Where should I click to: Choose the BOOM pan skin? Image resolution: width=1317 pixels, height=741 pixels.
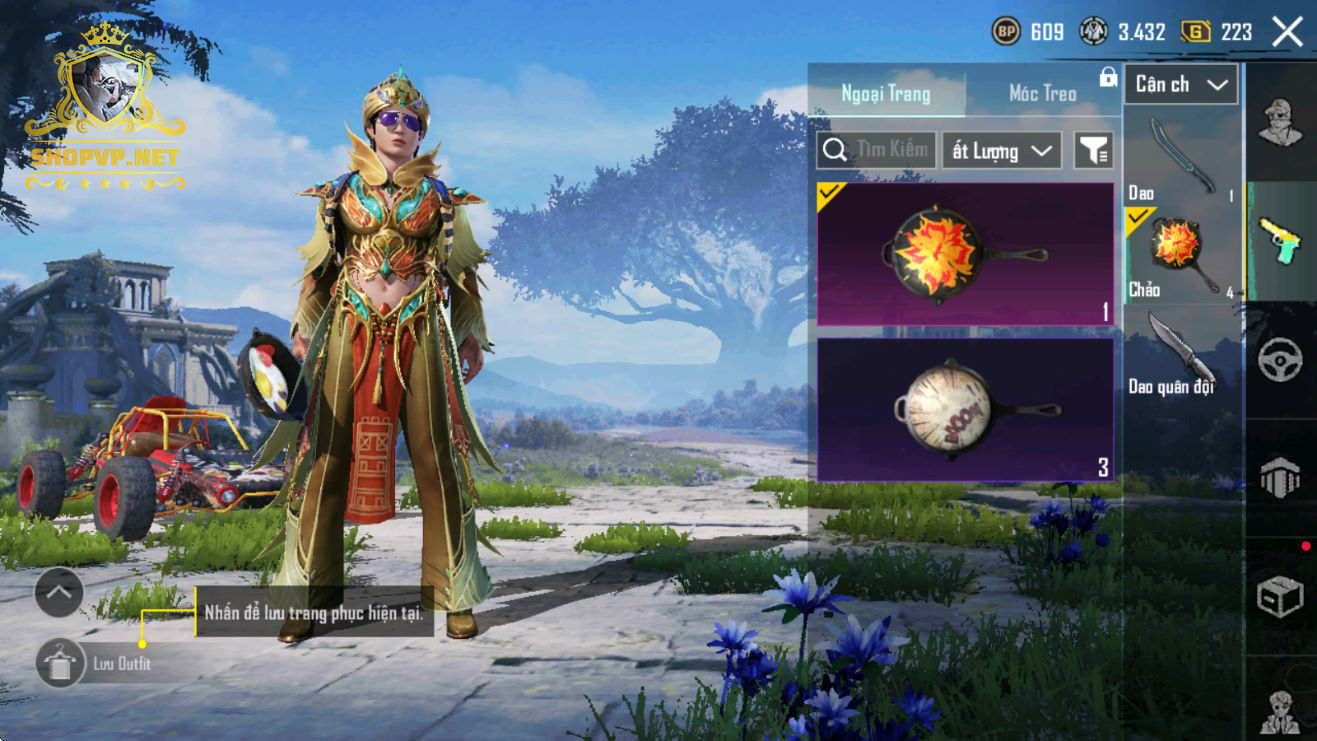(965, 409)
